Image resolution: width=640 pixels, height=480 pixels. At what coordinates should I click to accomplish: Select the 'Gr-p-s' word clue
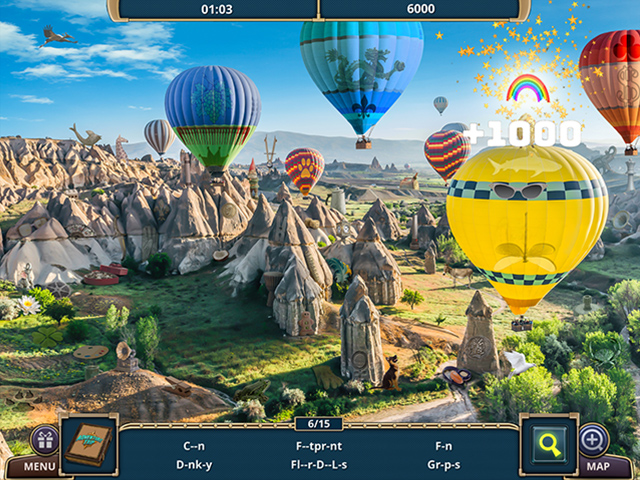pos(444,464)
